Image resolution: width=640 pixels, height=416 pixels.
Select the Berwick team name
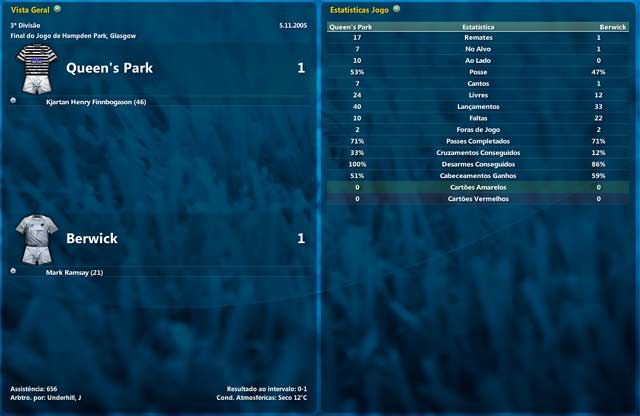tap(93, 238)
